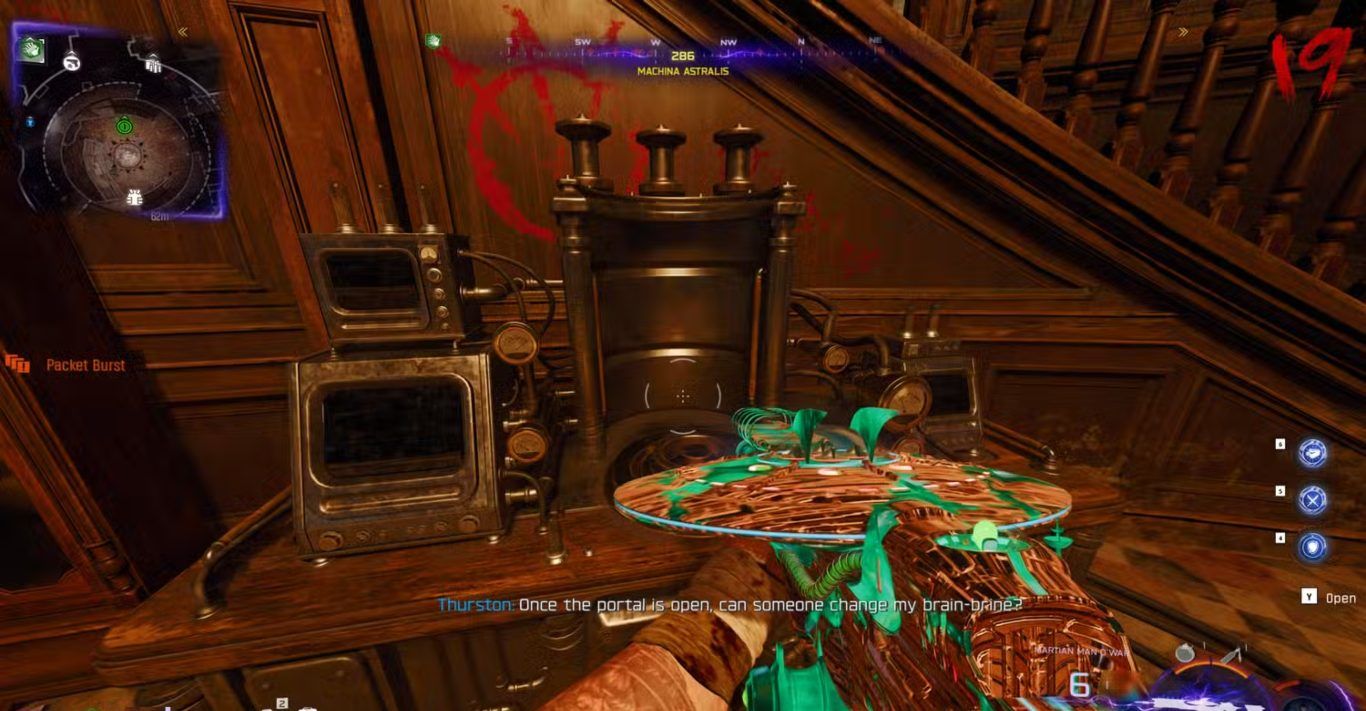
Task: Activate the shield ability icon
Action: coord(1312,546)
